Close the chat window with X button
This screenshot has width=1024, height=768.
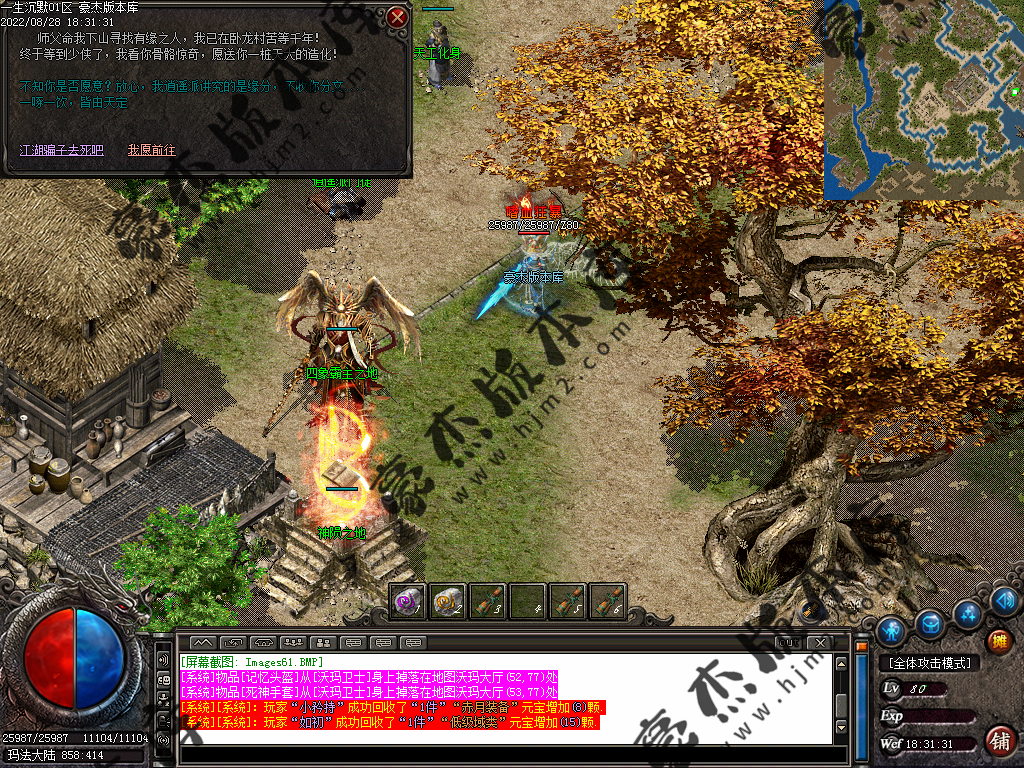coord(819,641)
